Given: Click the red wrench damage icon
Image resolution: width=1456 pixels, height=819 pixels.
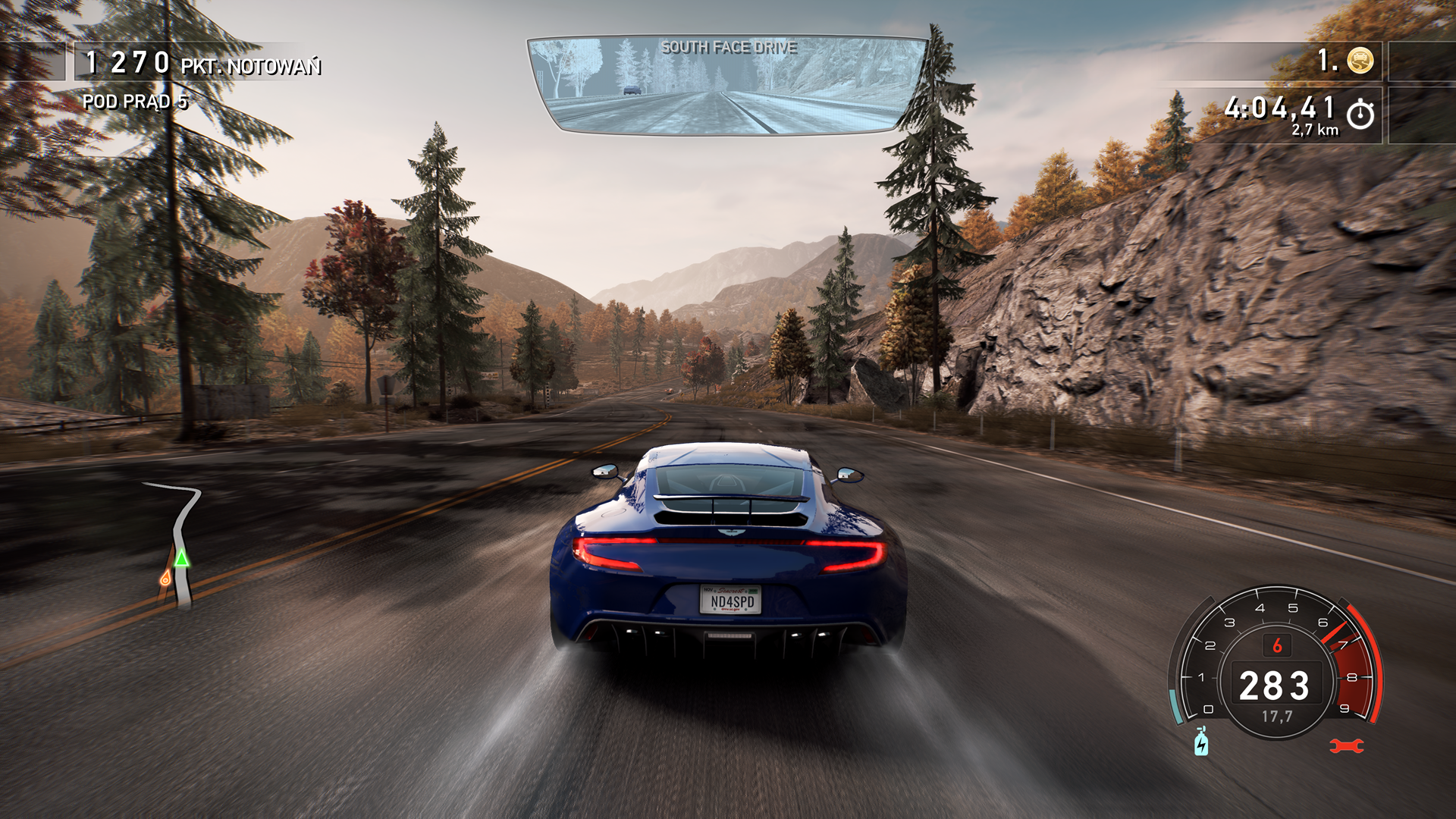Looking at the screenshot, I should [1346, 746].
